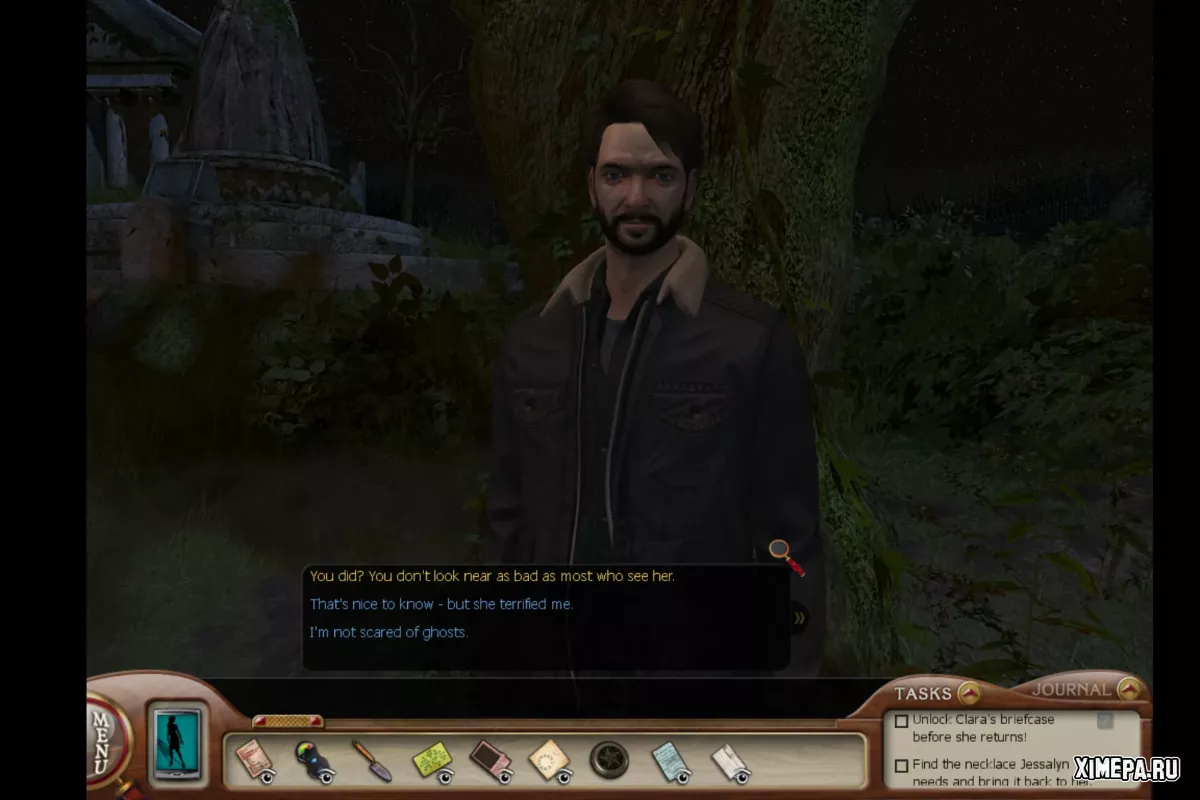Choose reply "I'm not scared of ghosts."

coord(388,632)
